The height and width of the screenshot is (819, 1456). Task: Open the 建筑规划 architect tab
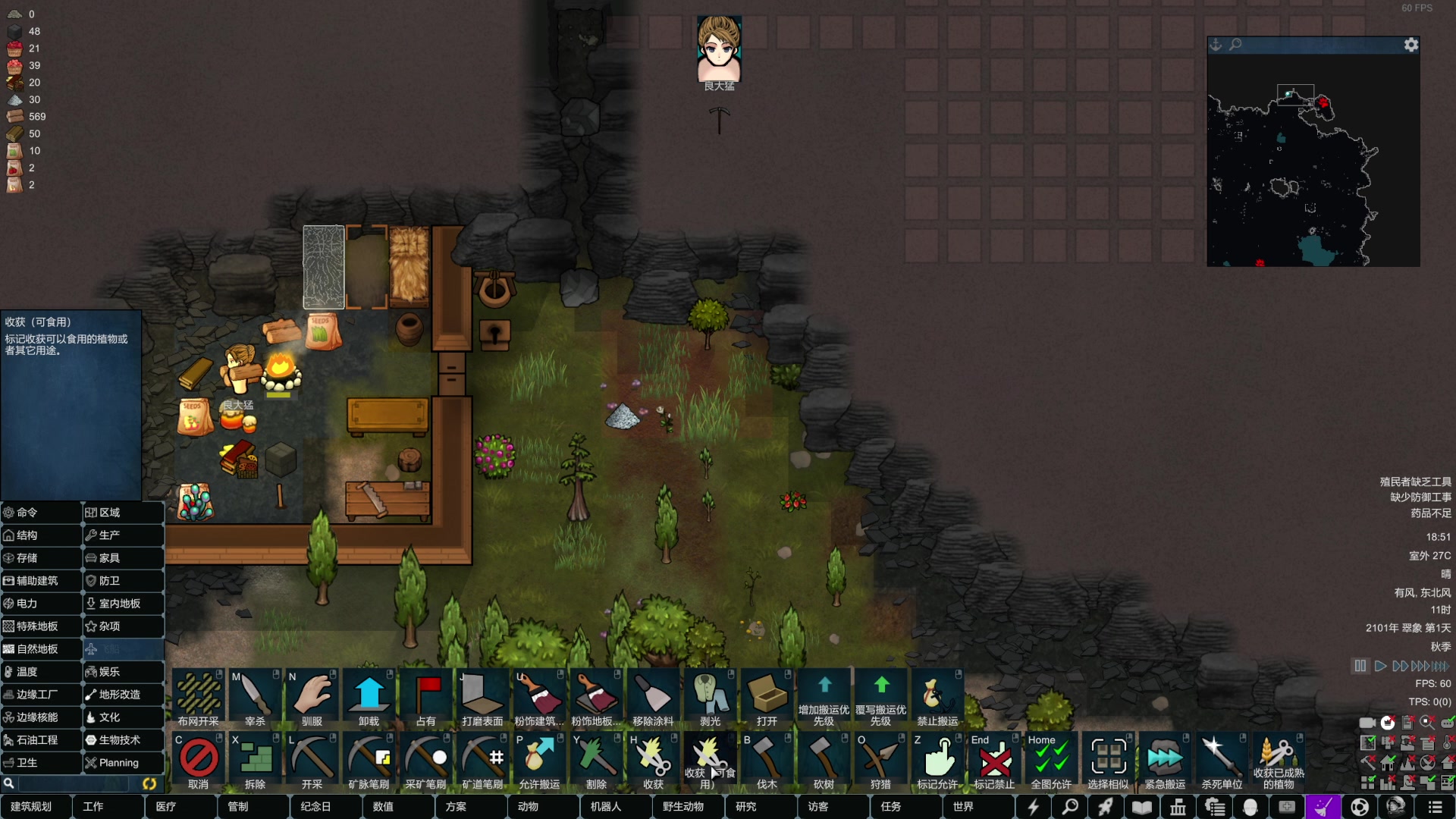pos(32,806)
